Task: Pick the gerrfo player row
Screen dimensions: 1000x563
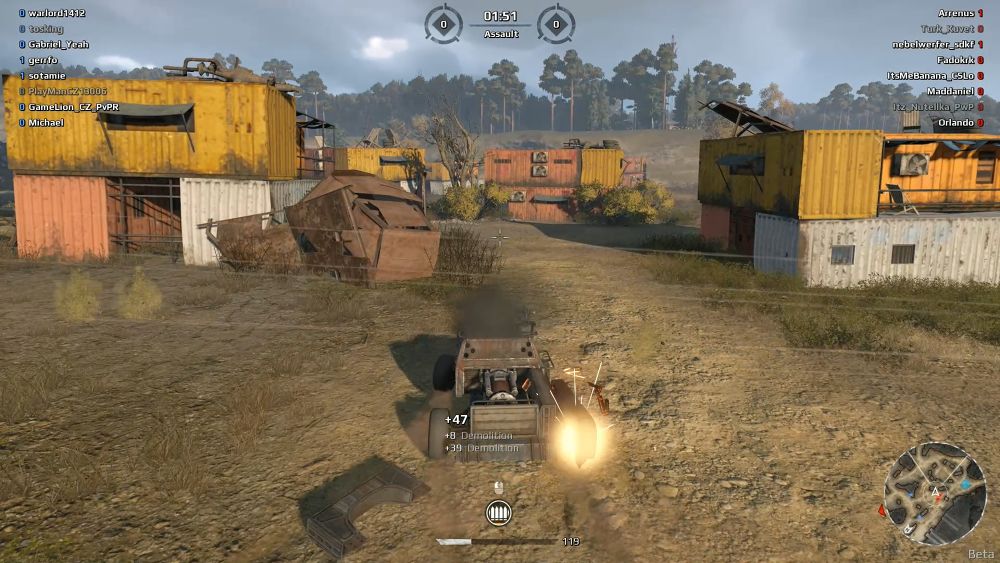Action: (43, 60)
